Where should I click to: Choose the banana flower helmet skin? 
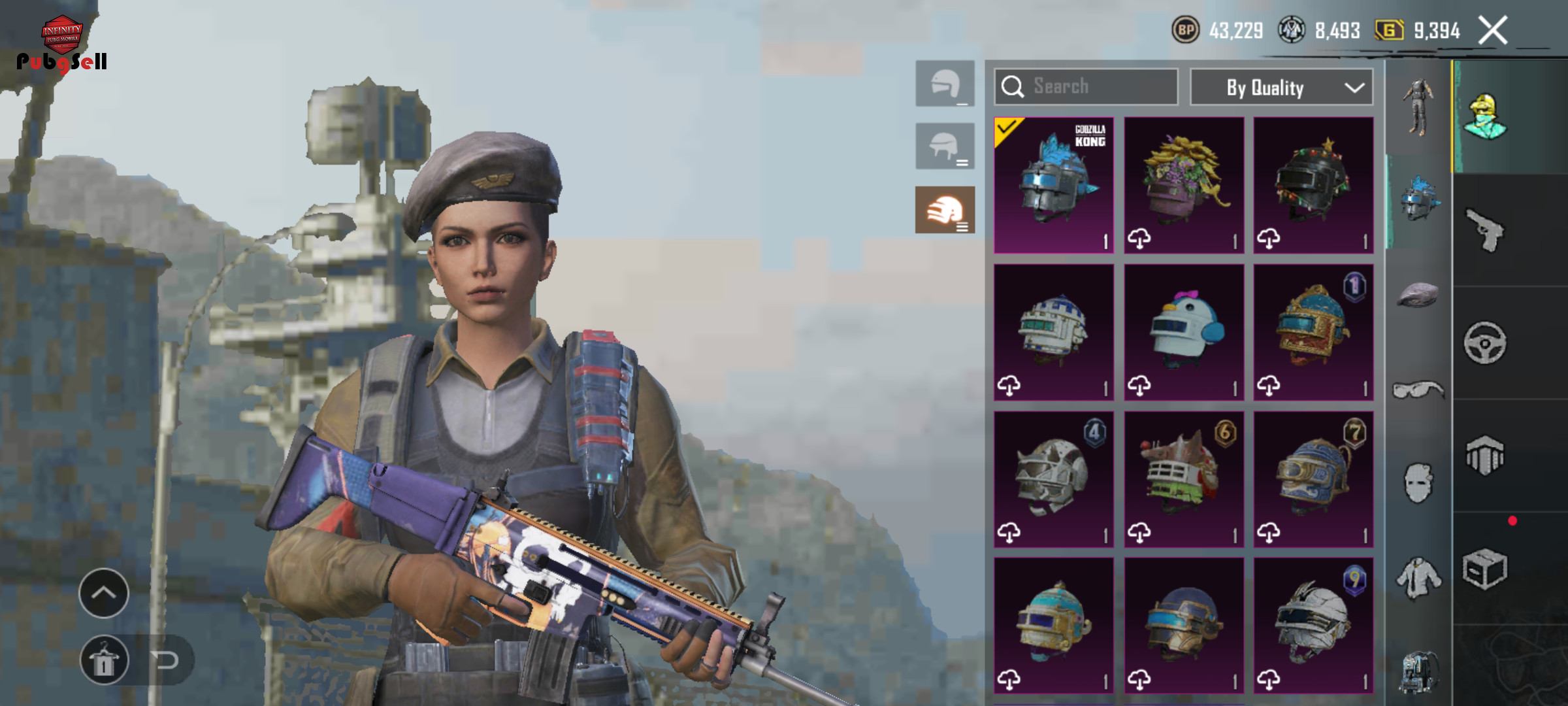[1184, 185]
